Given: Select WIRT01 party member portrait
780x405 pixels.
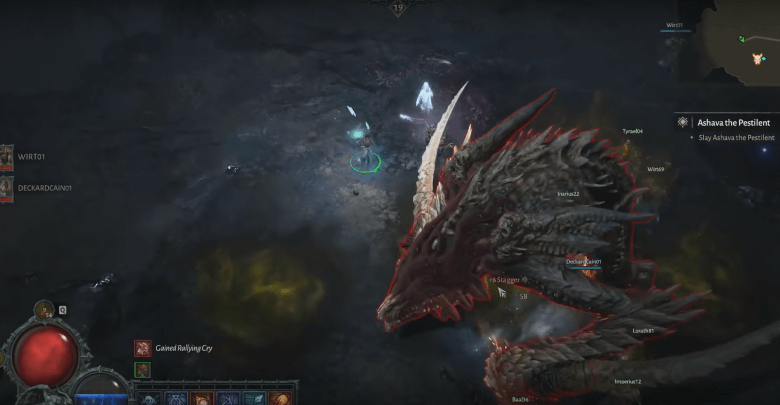Looking at the screenshot, I should [6, 157].
